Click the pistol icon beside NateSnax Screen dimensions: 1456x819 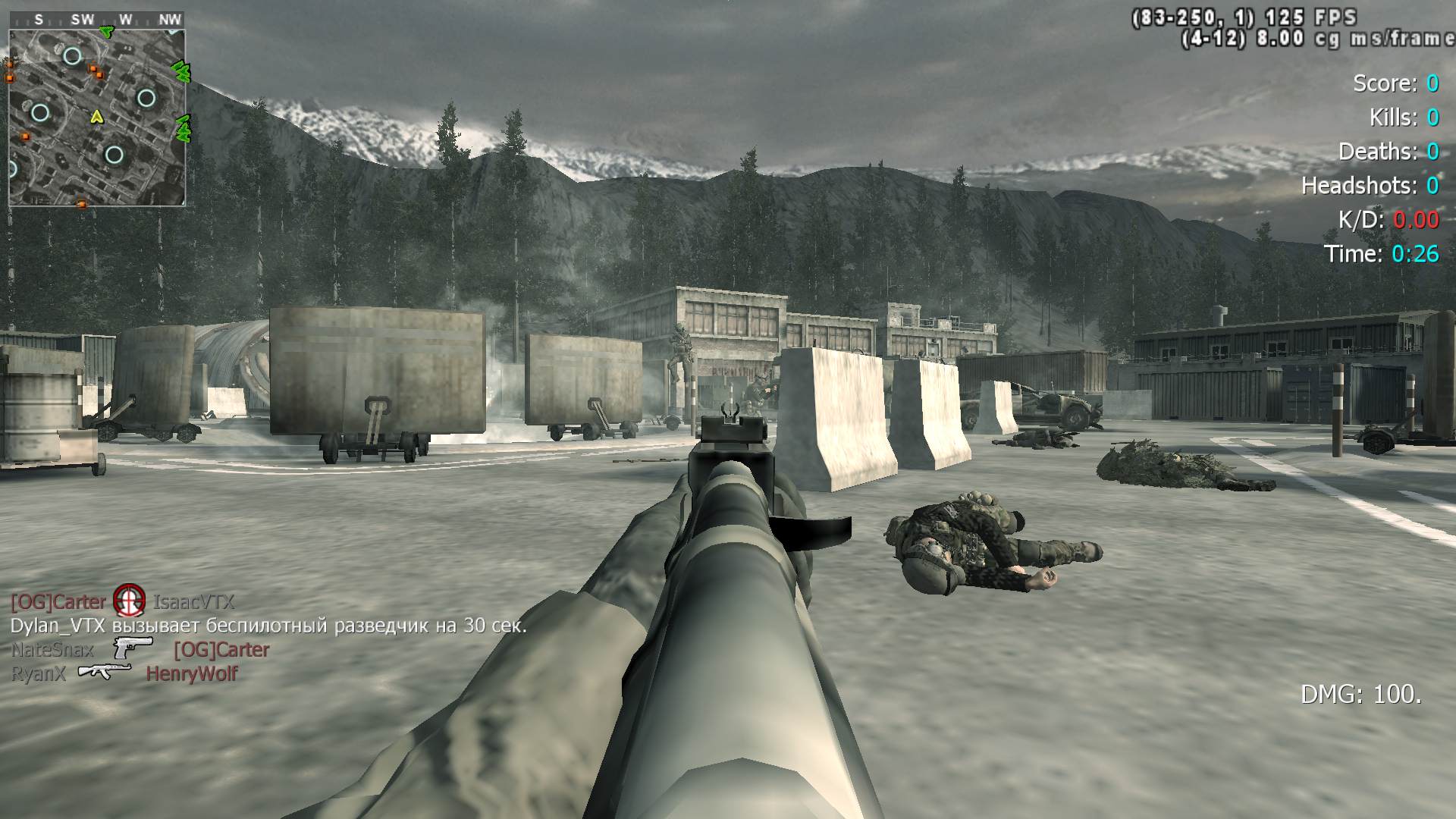[133, 648]
